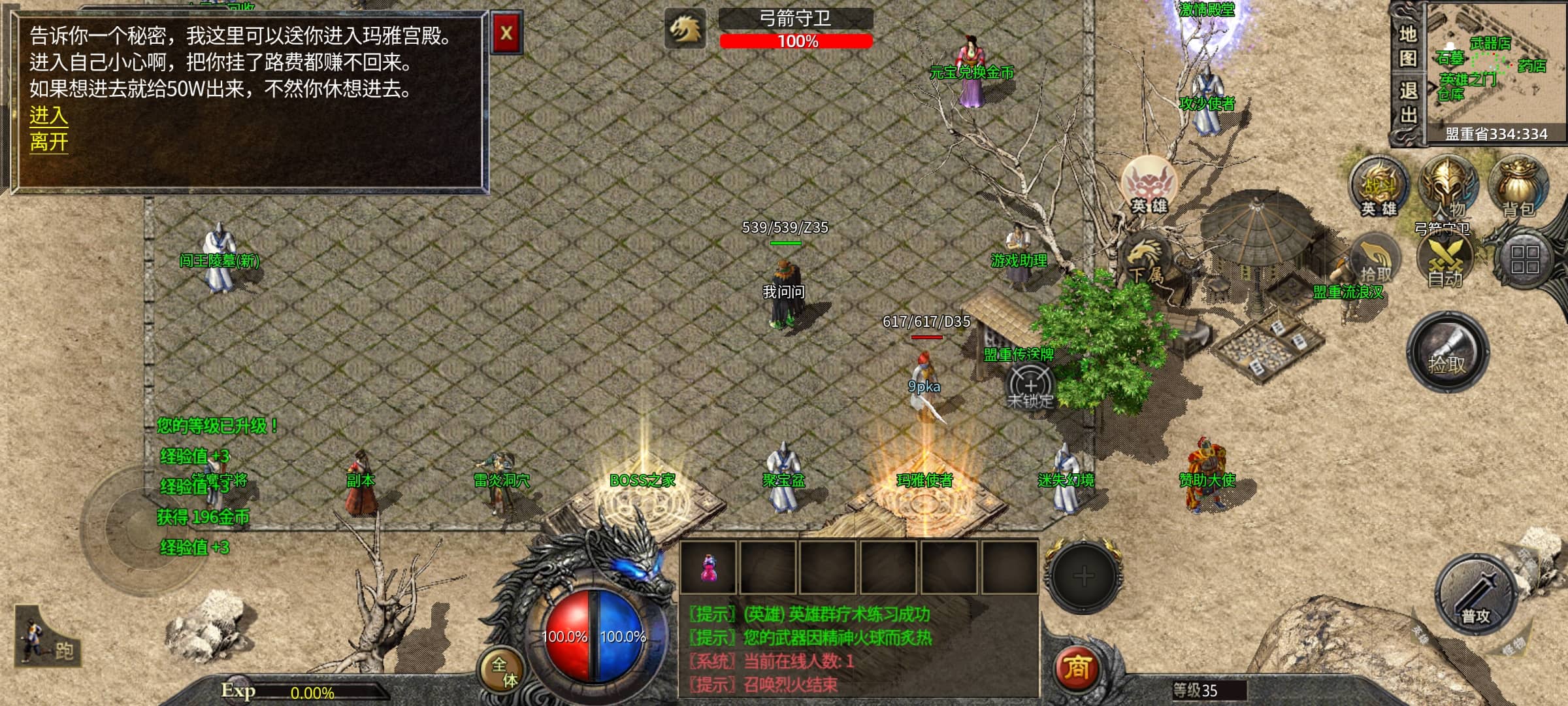Image resolution: width=1568 pixels, height=706 pixels.
Task: Tap the 普攻 sword attack button
Action: point(1475,595)
